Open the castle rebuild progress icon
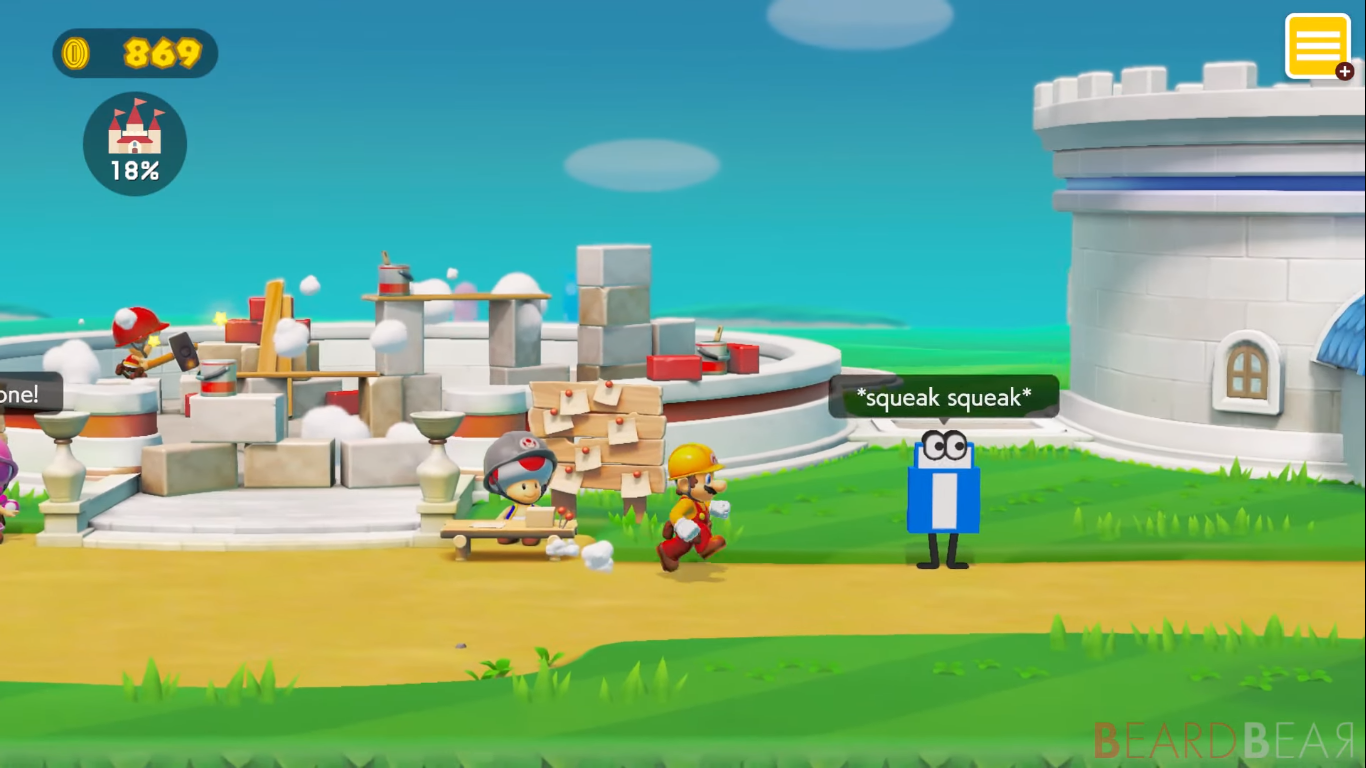 point(134,143)
